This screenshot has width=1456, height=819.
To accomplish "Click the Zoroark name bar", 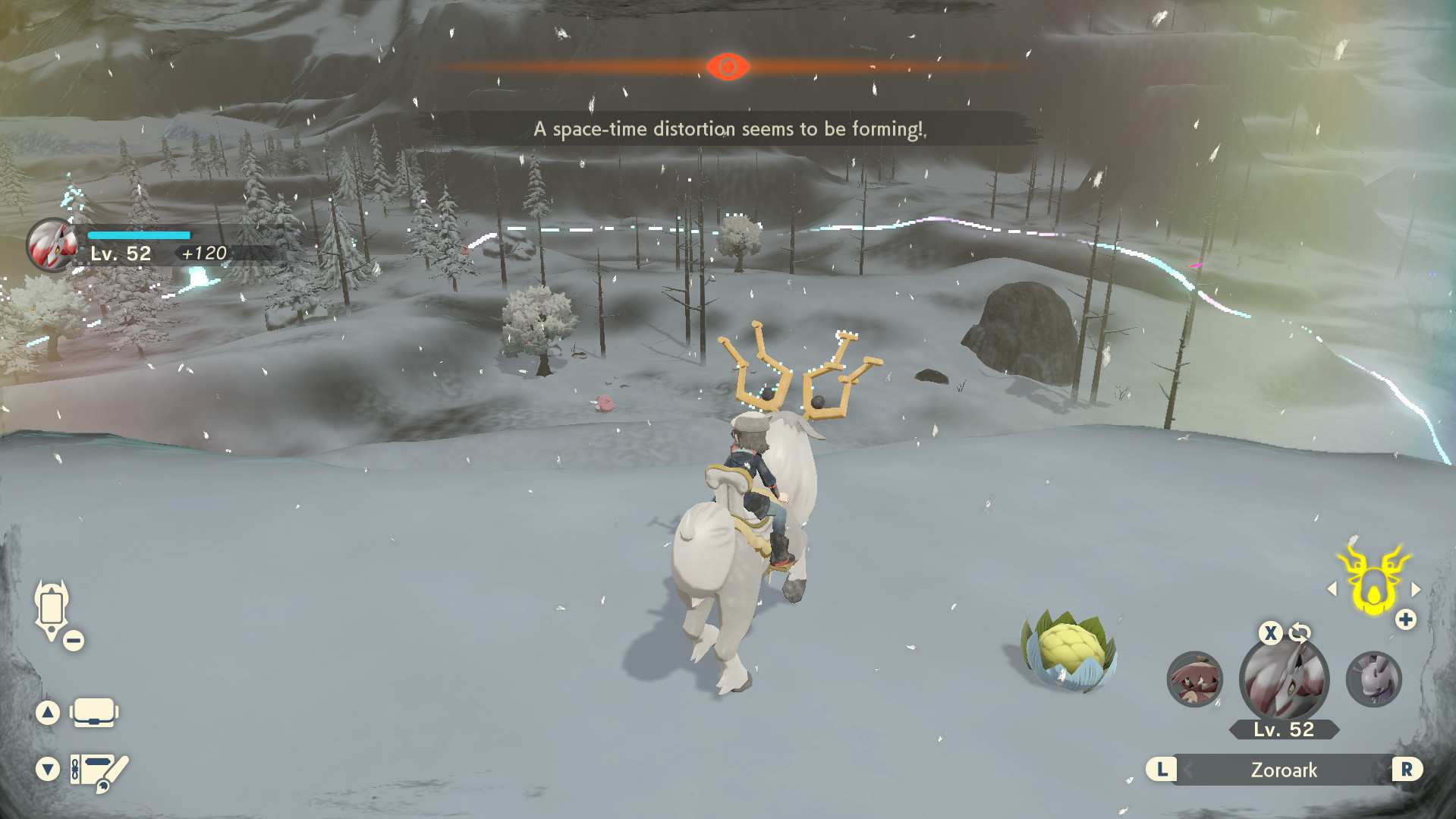I will (x=1284, y=770).
